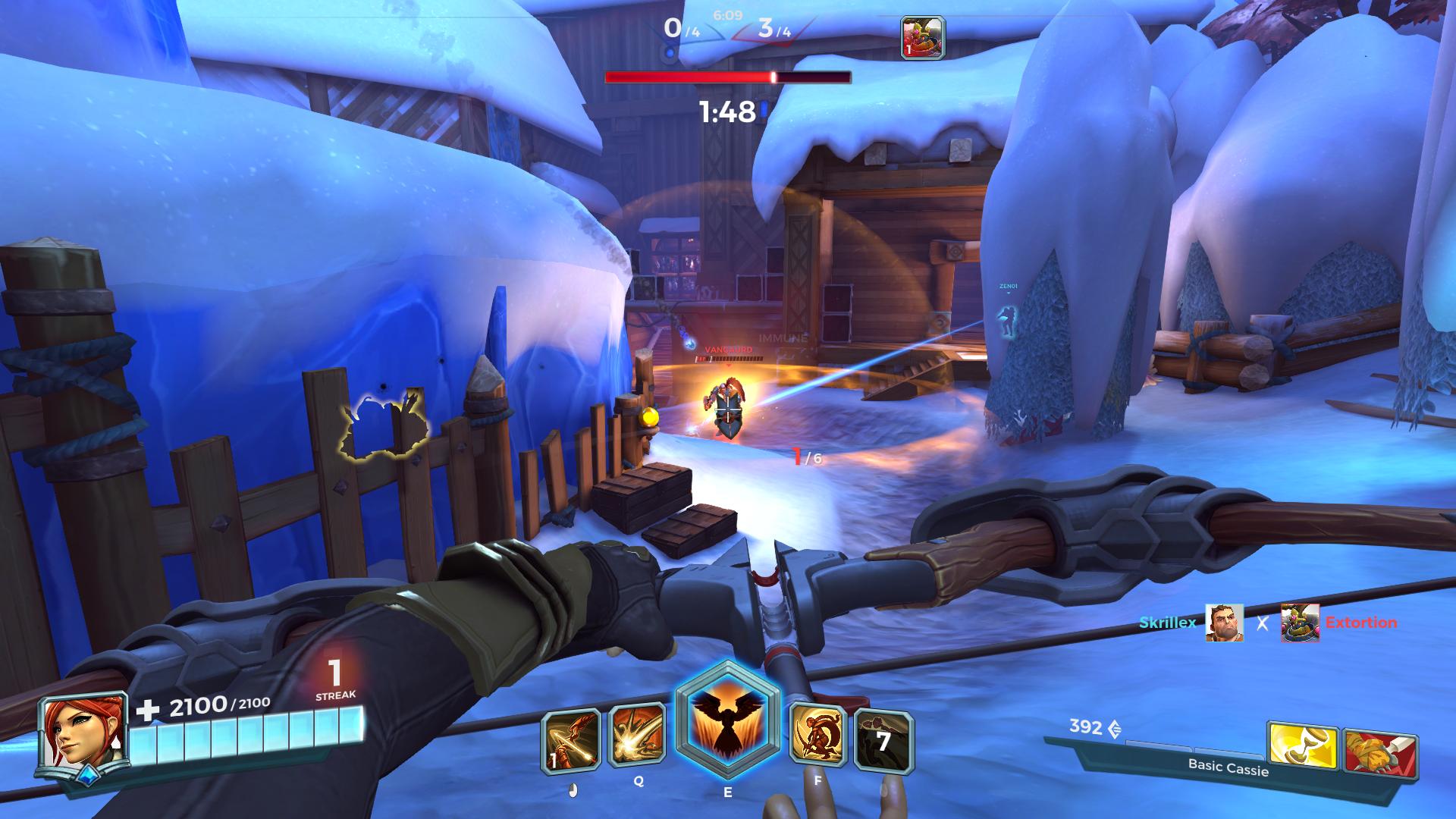The width and height of the screenshot is (1456, 819).
Task: Use the Dodge Roll ability icon
Action: [818, 735]
